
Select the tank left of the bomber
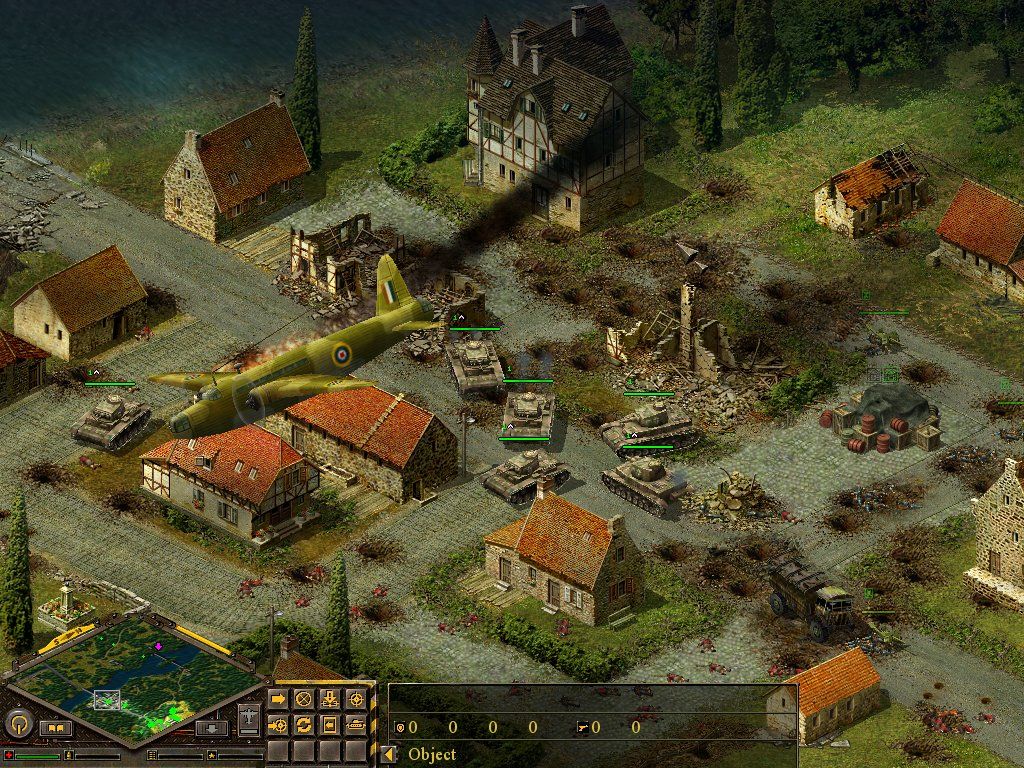tap(110, 420)
